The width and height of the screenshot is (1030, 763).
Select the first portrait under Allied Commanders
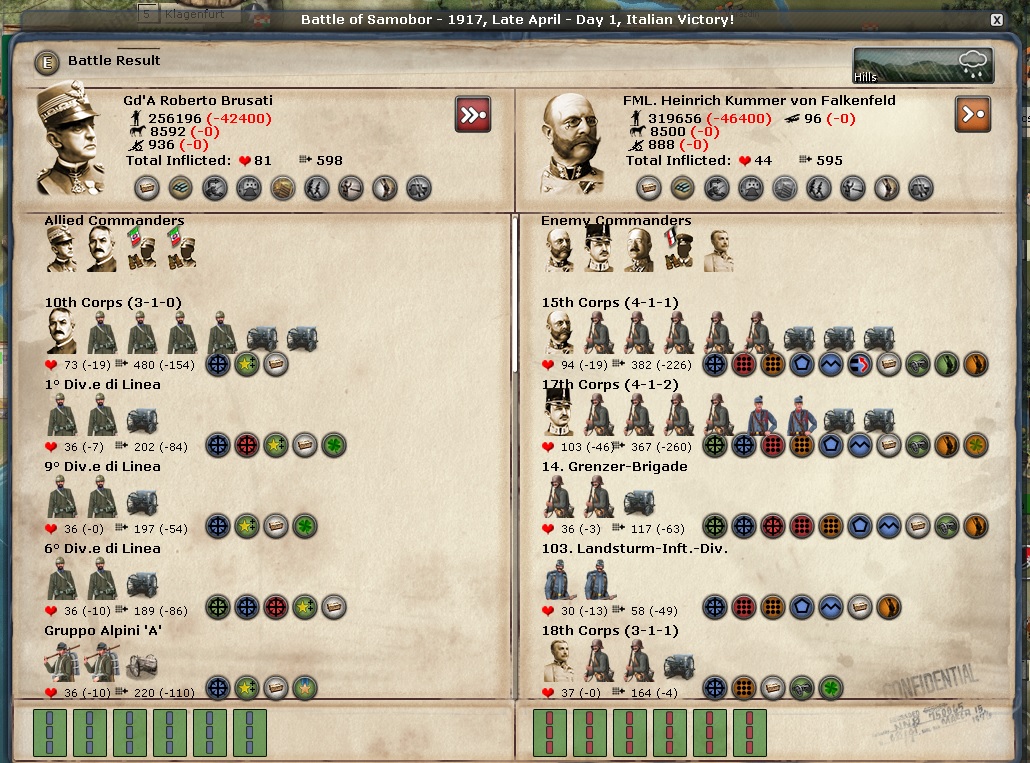click(61, 249)
